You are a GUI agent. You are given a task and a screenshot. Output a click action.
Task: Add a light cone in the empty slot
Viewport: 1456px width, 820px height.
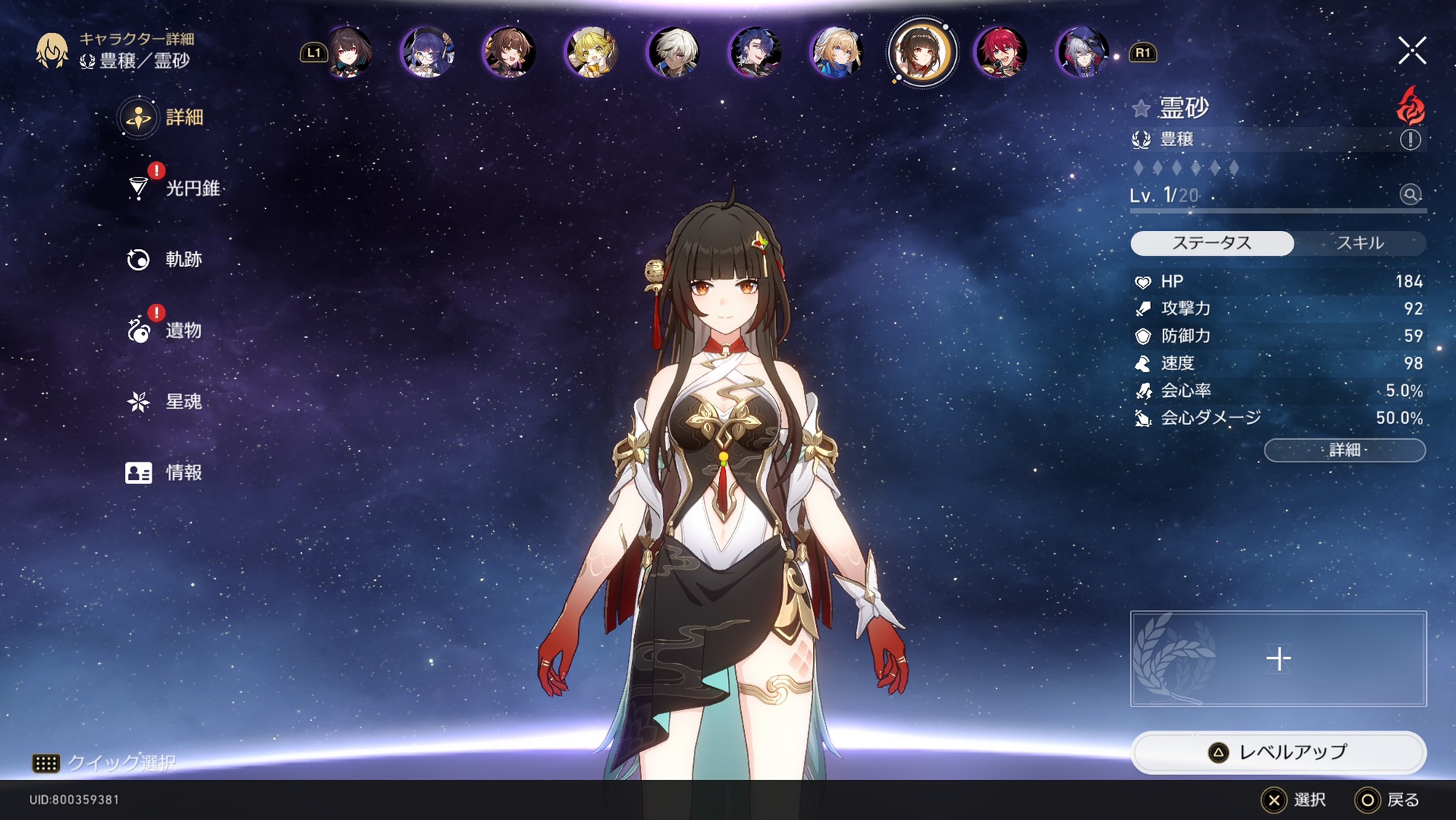click(1278, 659)
